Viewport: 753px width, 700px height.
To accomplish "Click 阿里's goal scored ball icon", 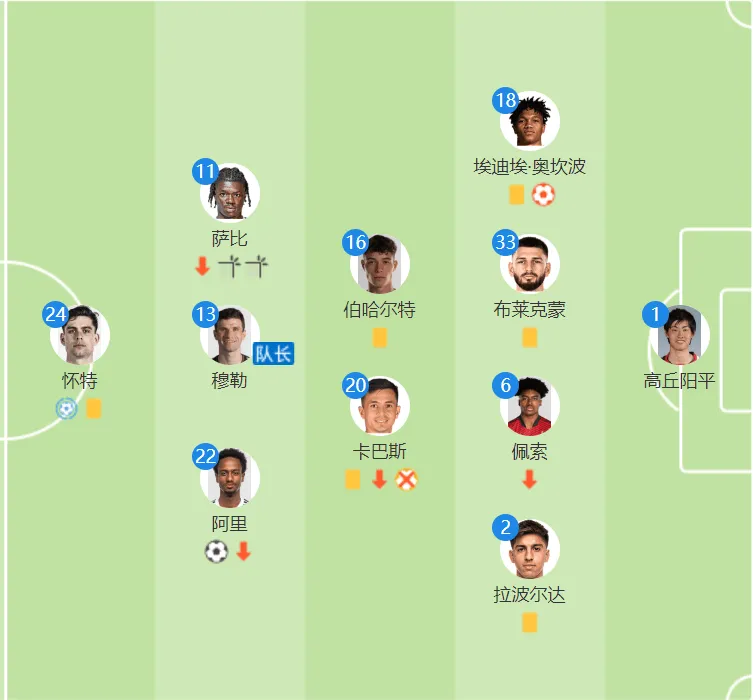I will [x=216, y=551].
